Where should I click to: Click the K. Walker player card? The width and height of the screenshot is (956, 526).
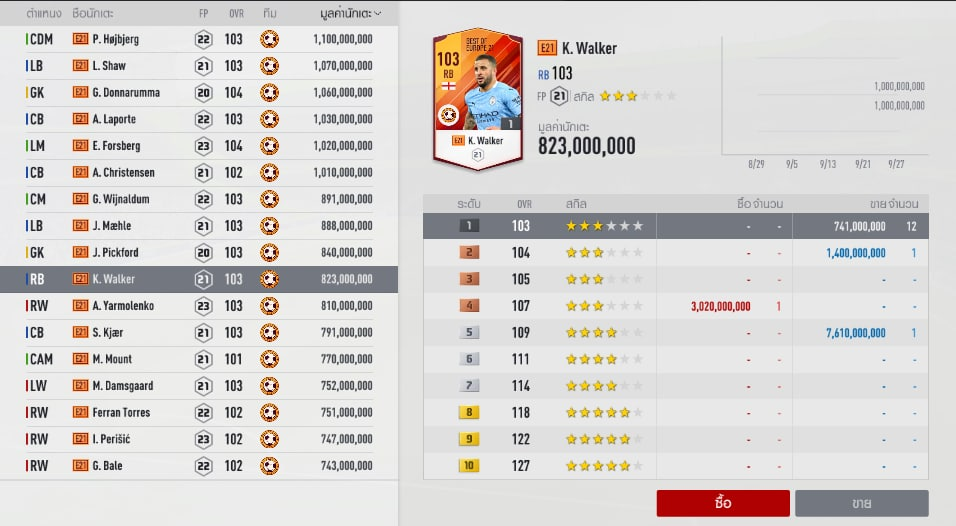pos(476,98)
